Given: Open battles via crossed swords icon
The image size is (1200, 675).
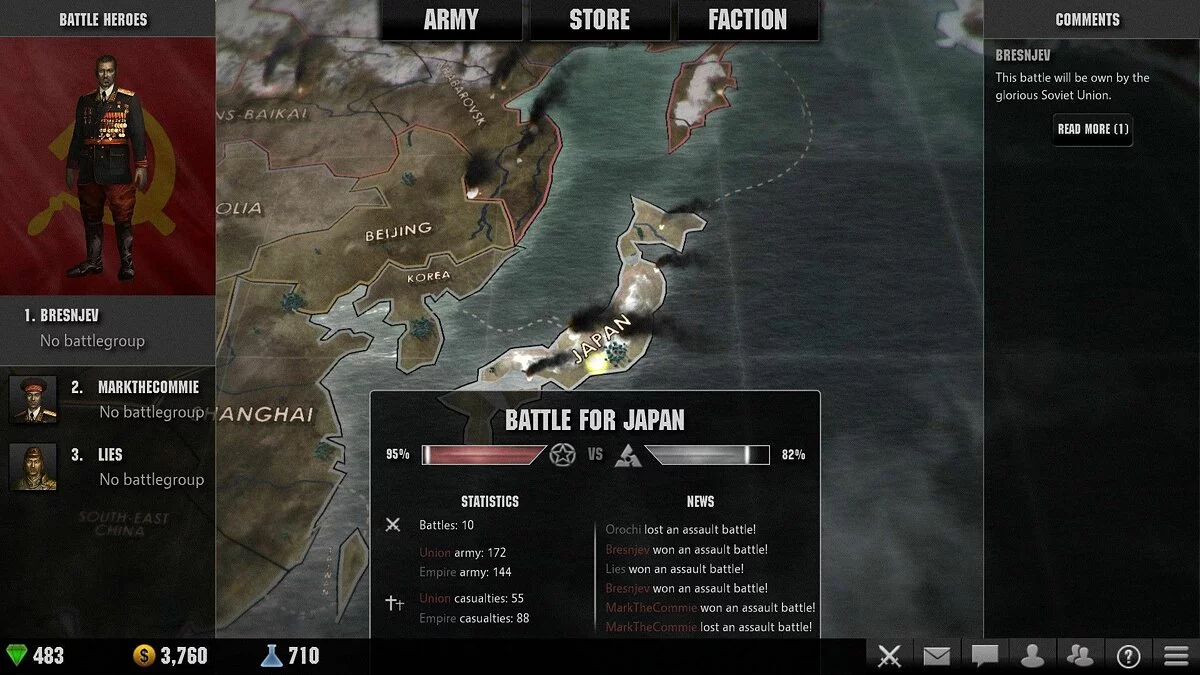Looking at the screenshot, I should click(889, 656).
